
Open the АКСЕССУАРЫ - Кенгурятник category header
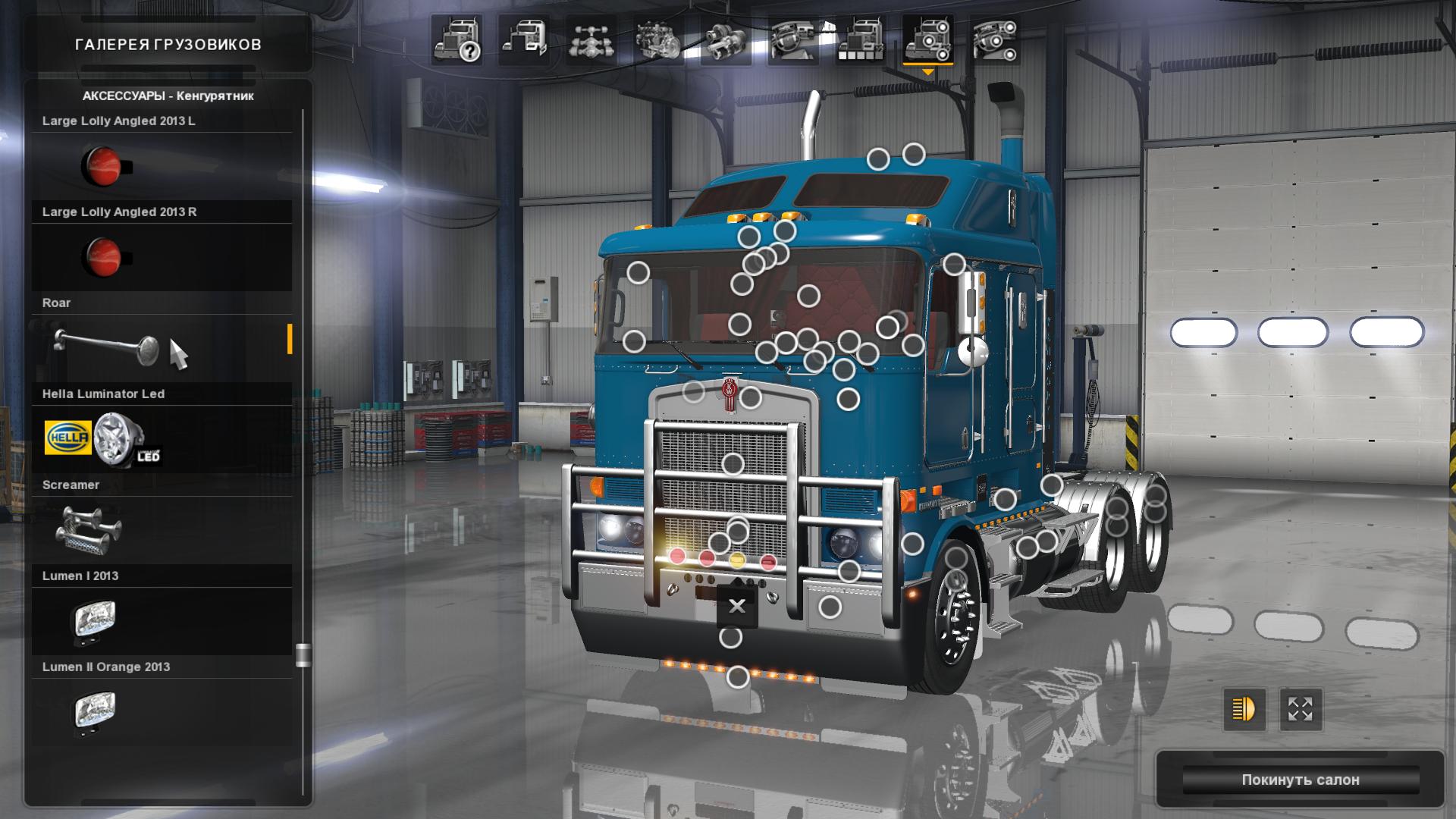(170, 97)
